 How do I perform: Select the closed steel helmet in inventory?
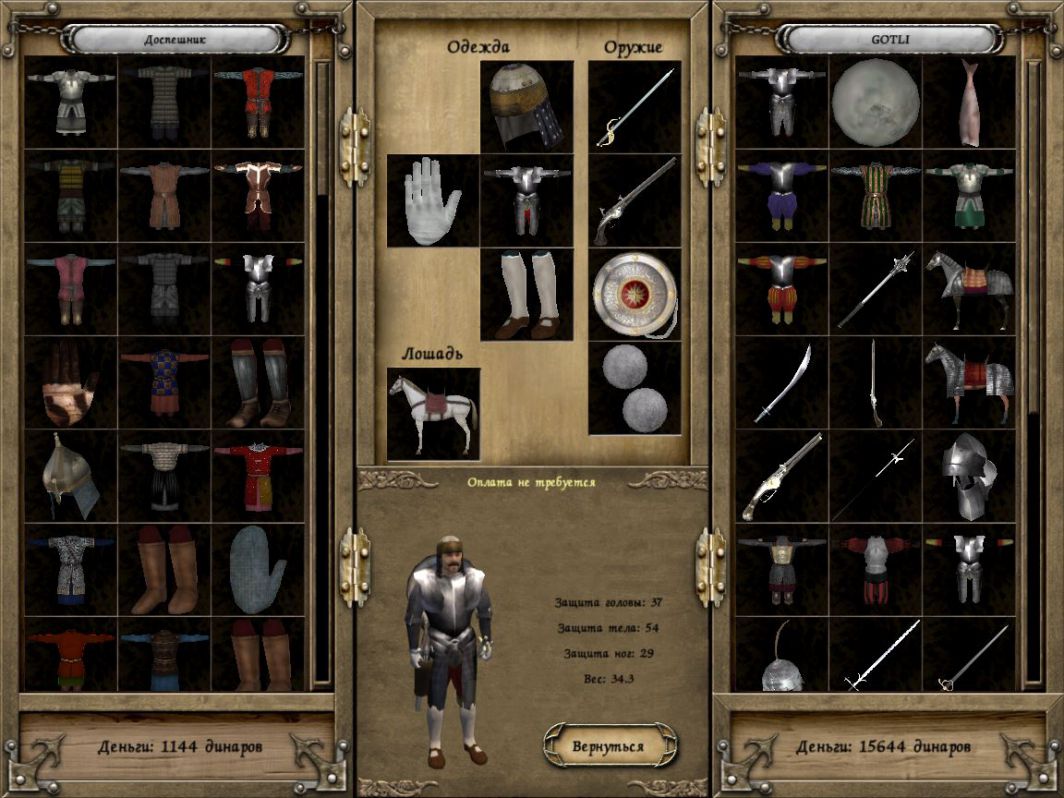(x=968, y=478)
